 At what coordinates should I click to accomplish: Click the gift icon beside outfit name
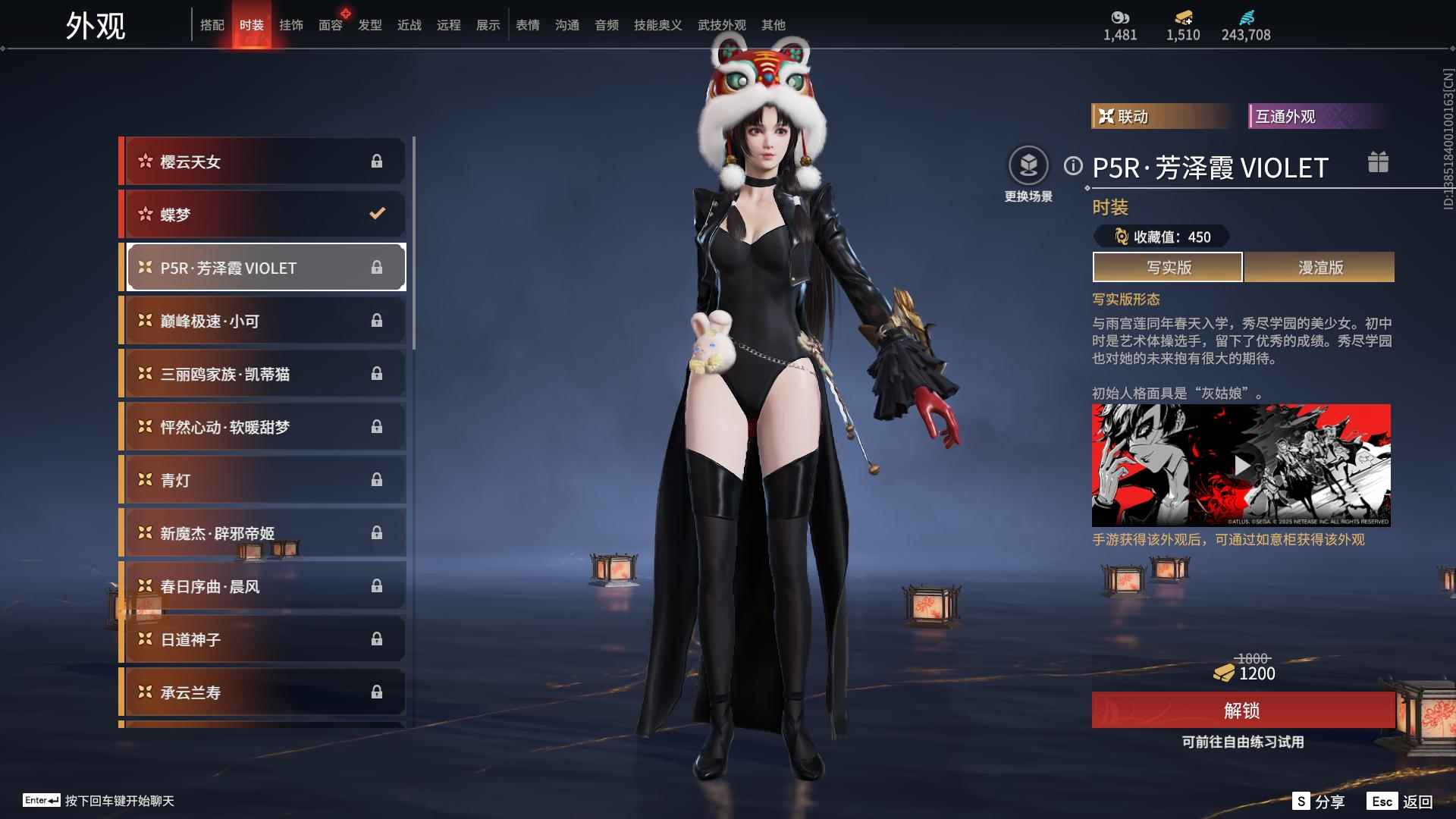(x=1378, y=162)
